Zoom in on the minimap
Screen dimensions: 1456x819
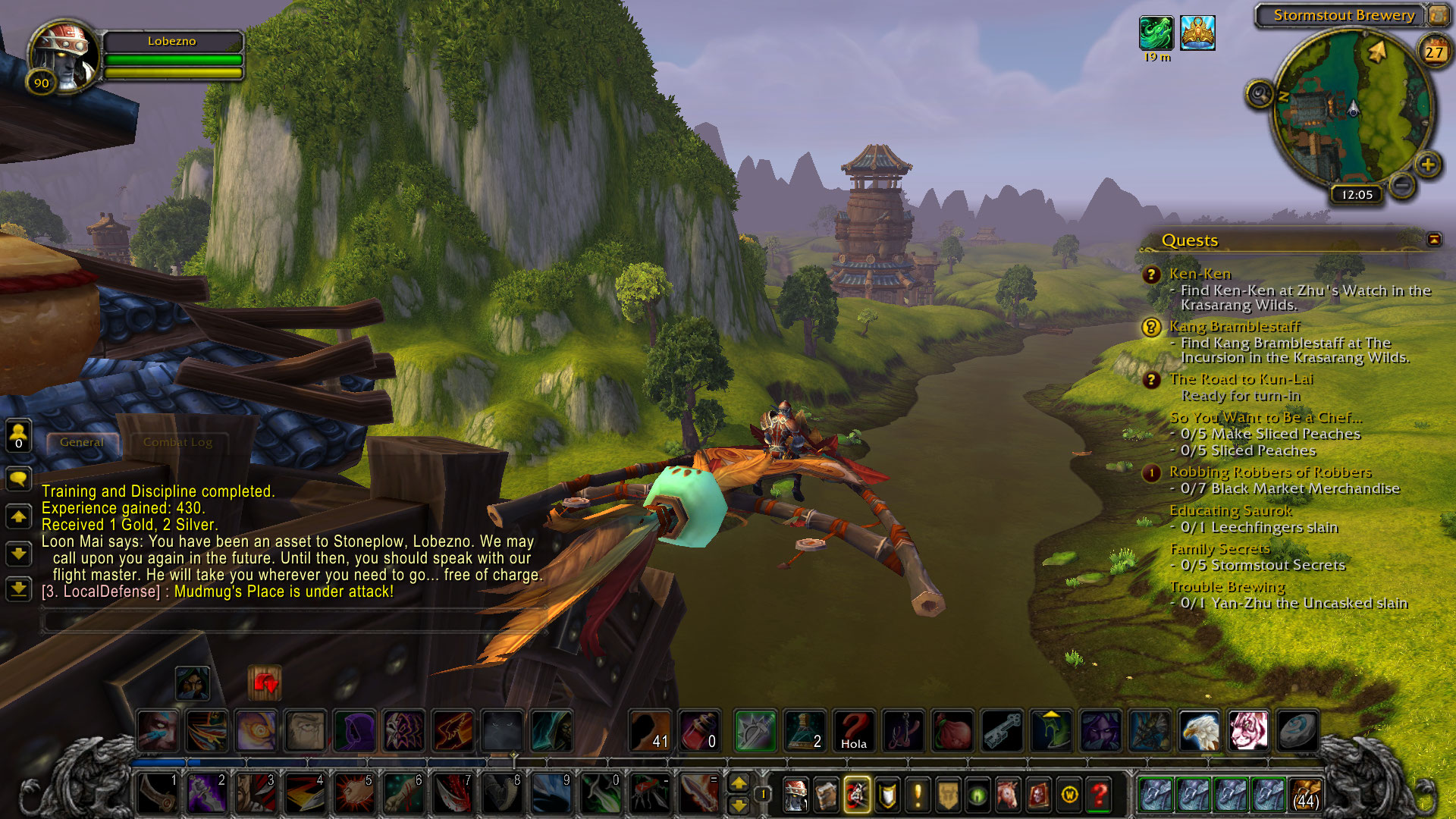(x=1427, y=165)
